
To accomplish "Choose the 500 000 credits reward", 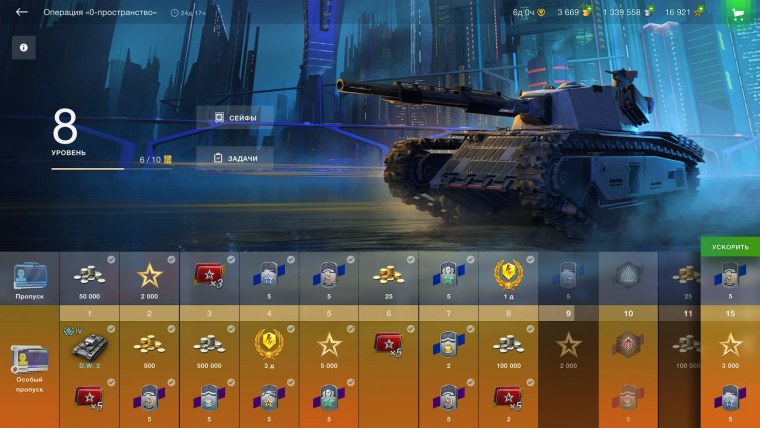I will [x=209, y=348].
